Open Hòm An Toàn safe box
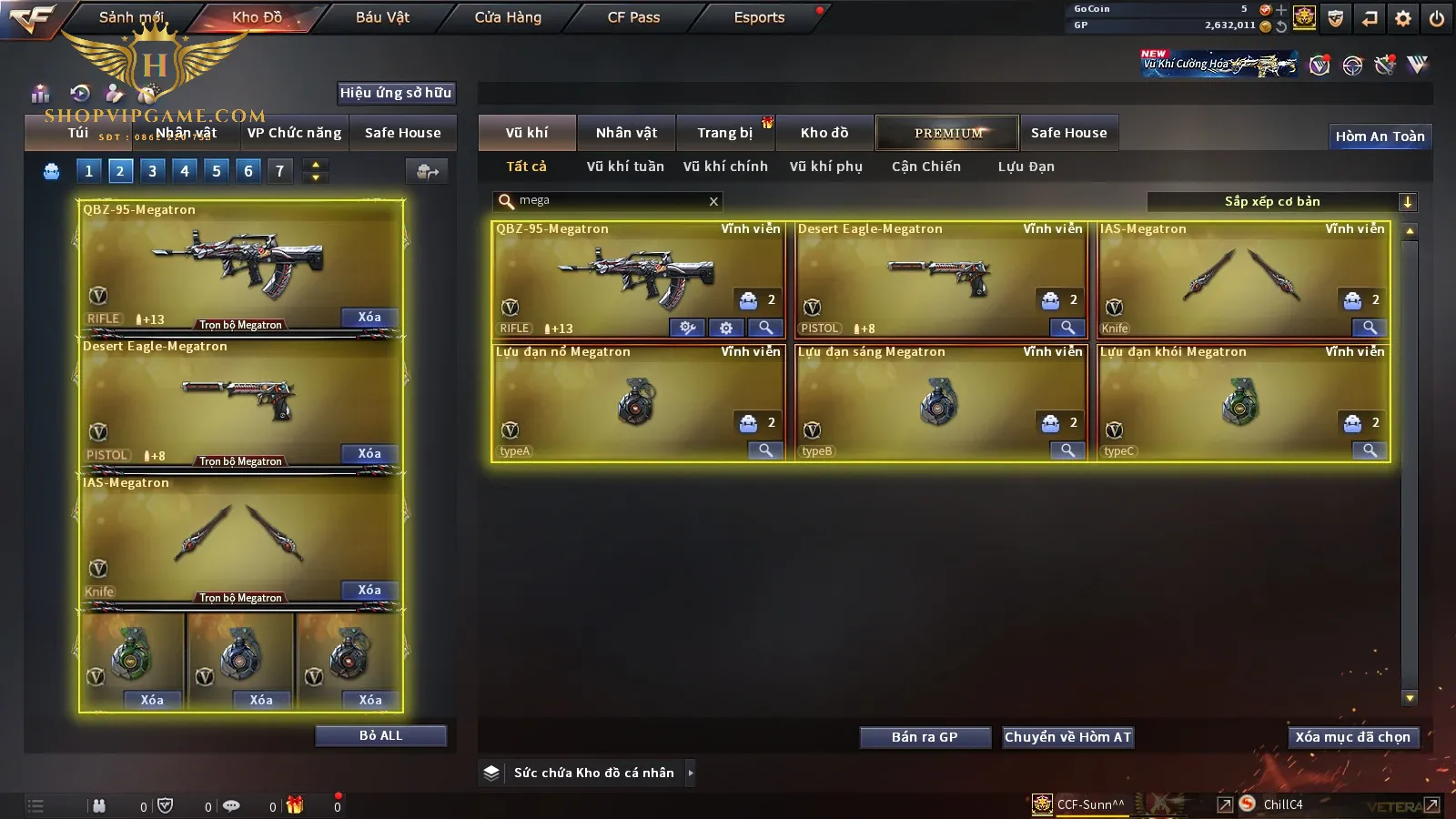 coord(1380,136)
